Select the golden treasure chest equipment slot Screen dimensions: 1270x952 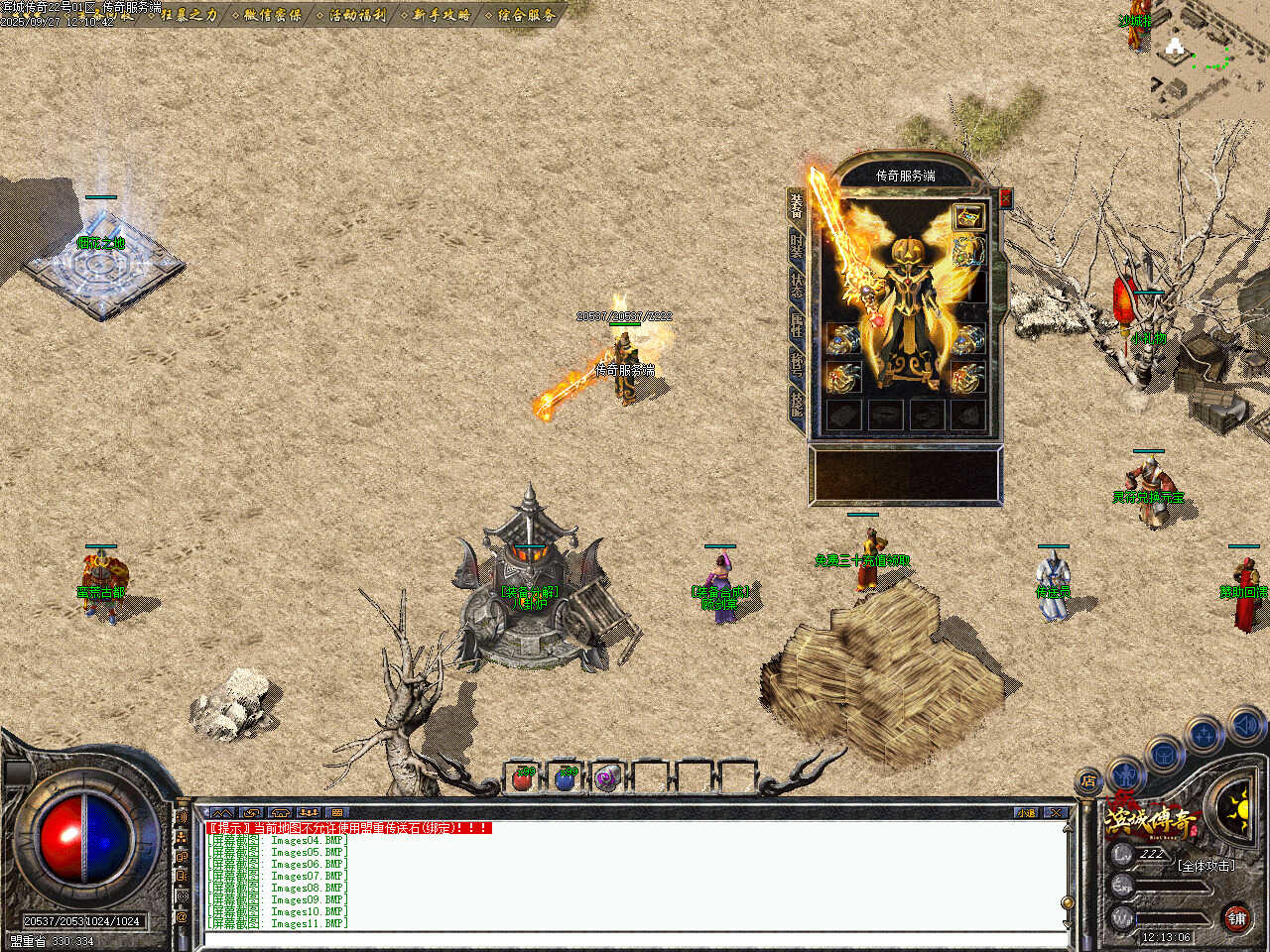pos(967,215)
